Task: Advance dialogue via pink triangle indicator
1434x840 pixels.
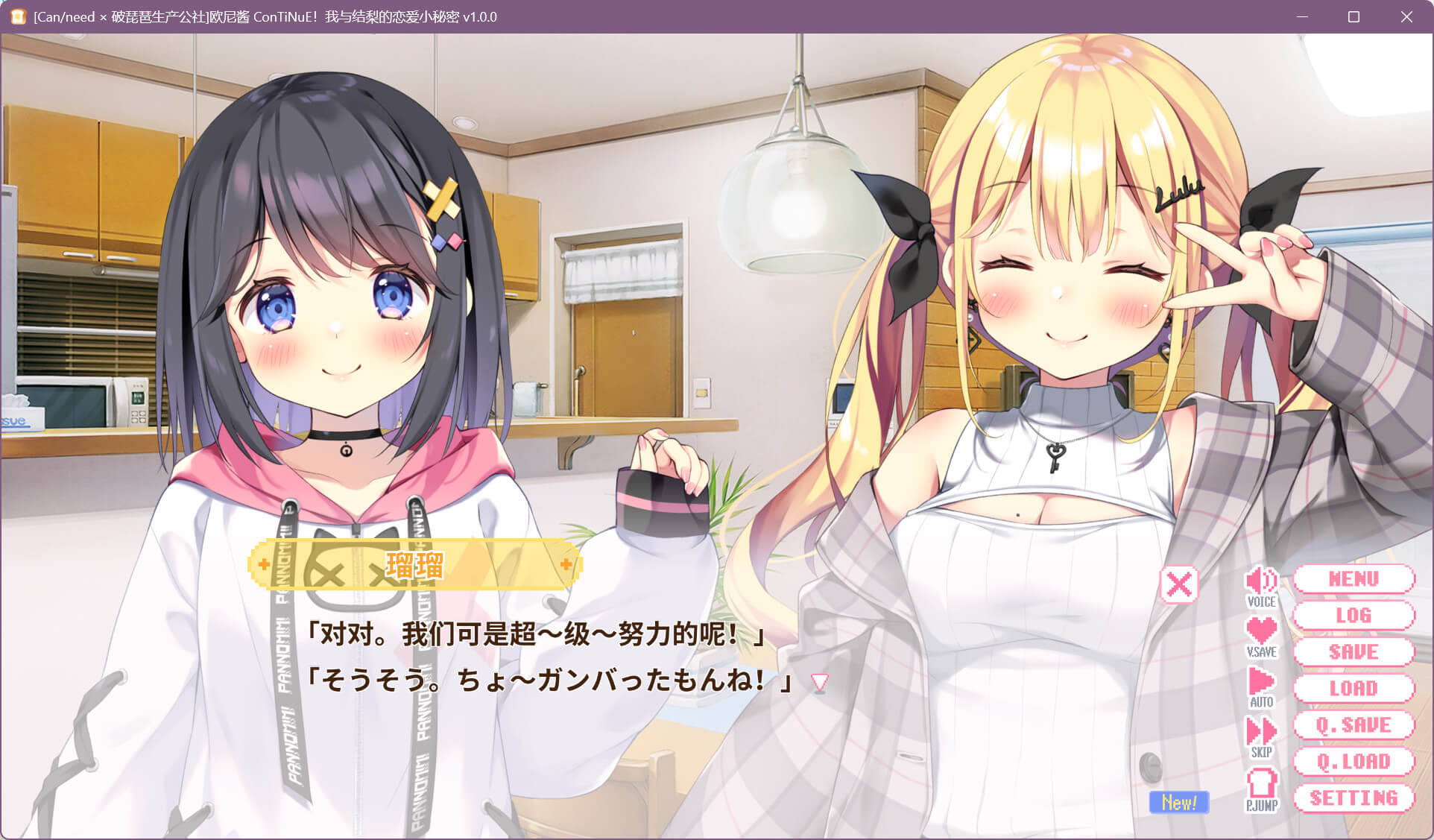Action: pos(820,682)
